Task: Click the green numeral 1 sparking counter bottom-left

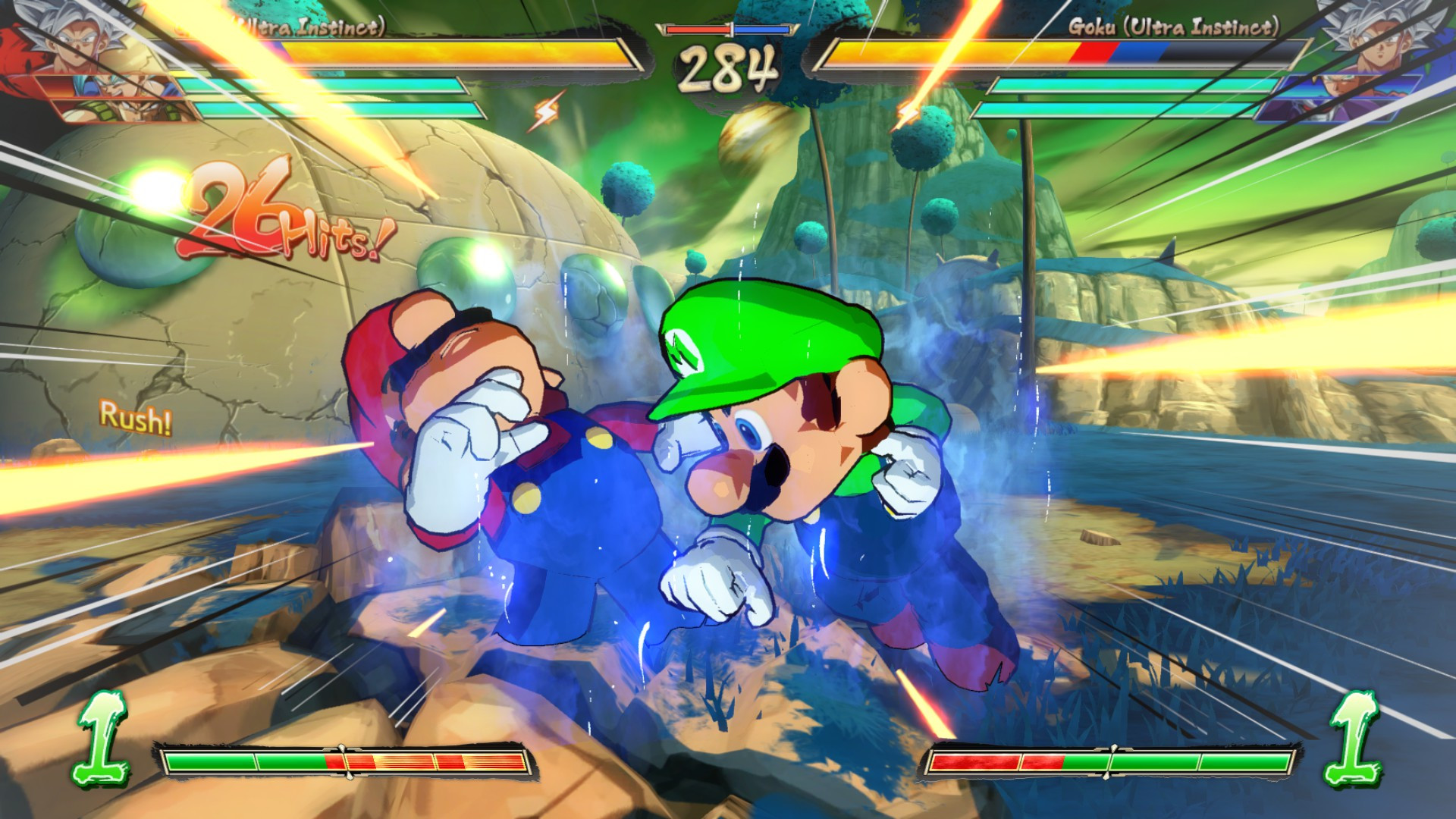Action: 103,736
